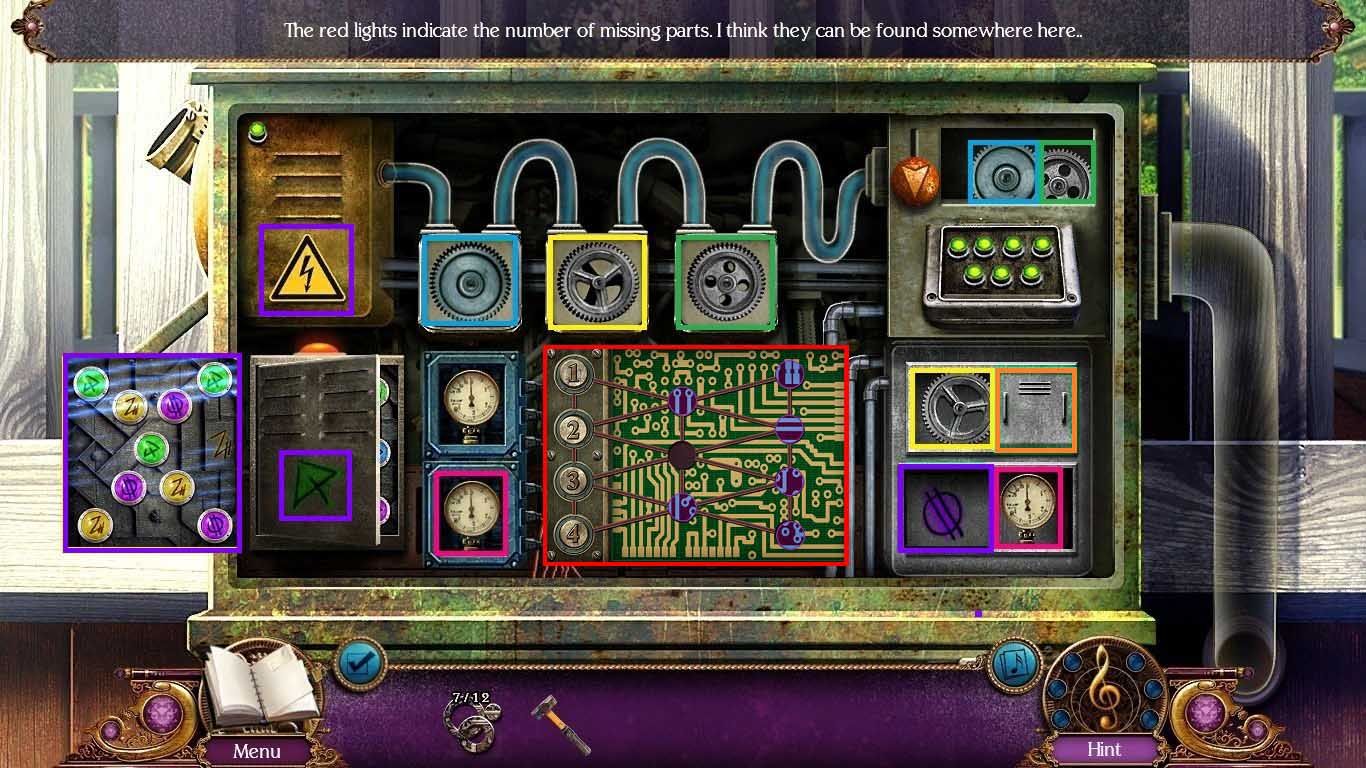This screenshot has width=1366, height=768.
Task: Activate circuit board node number 4
Action: tap(573, 533)
